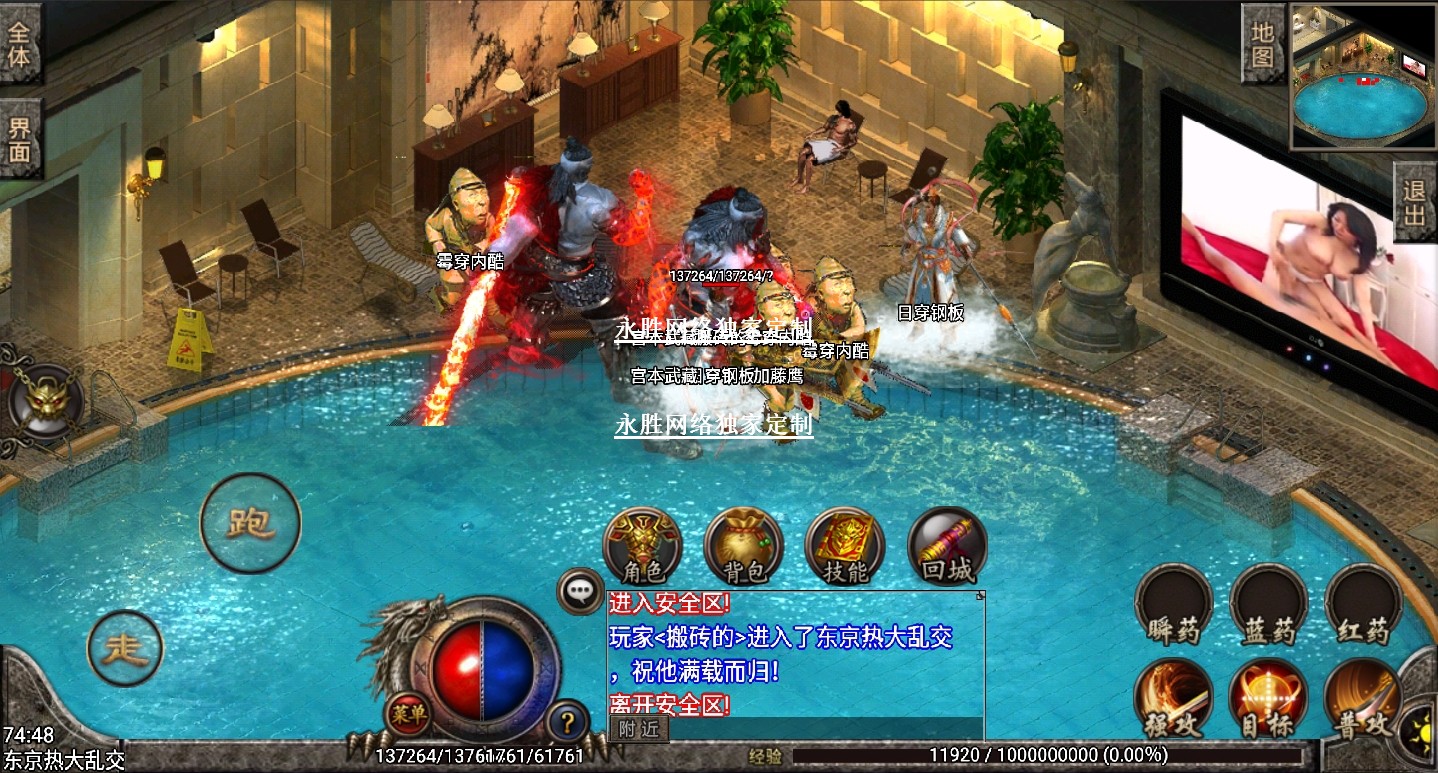The image size is (1438, 773).
Task: Select the 全体 button
Action: (x=20, y=44)
